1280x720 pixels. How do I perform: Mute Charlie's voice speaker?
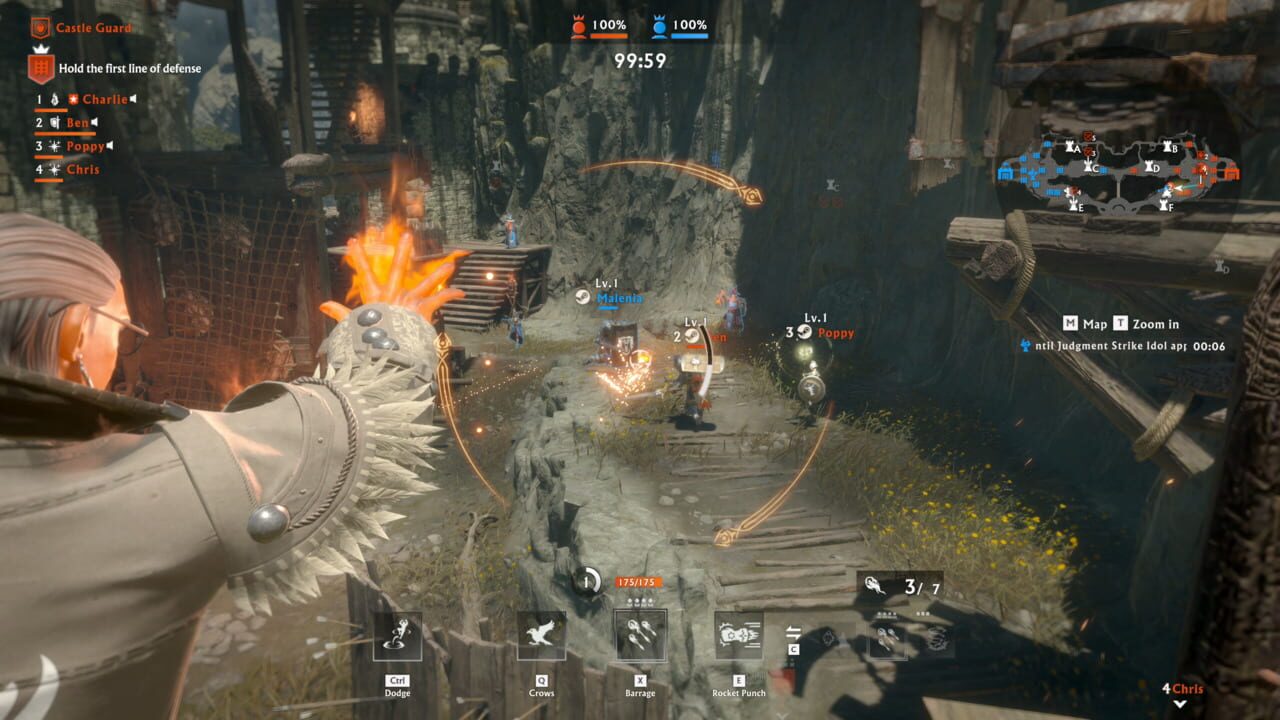tap(132, 99)
